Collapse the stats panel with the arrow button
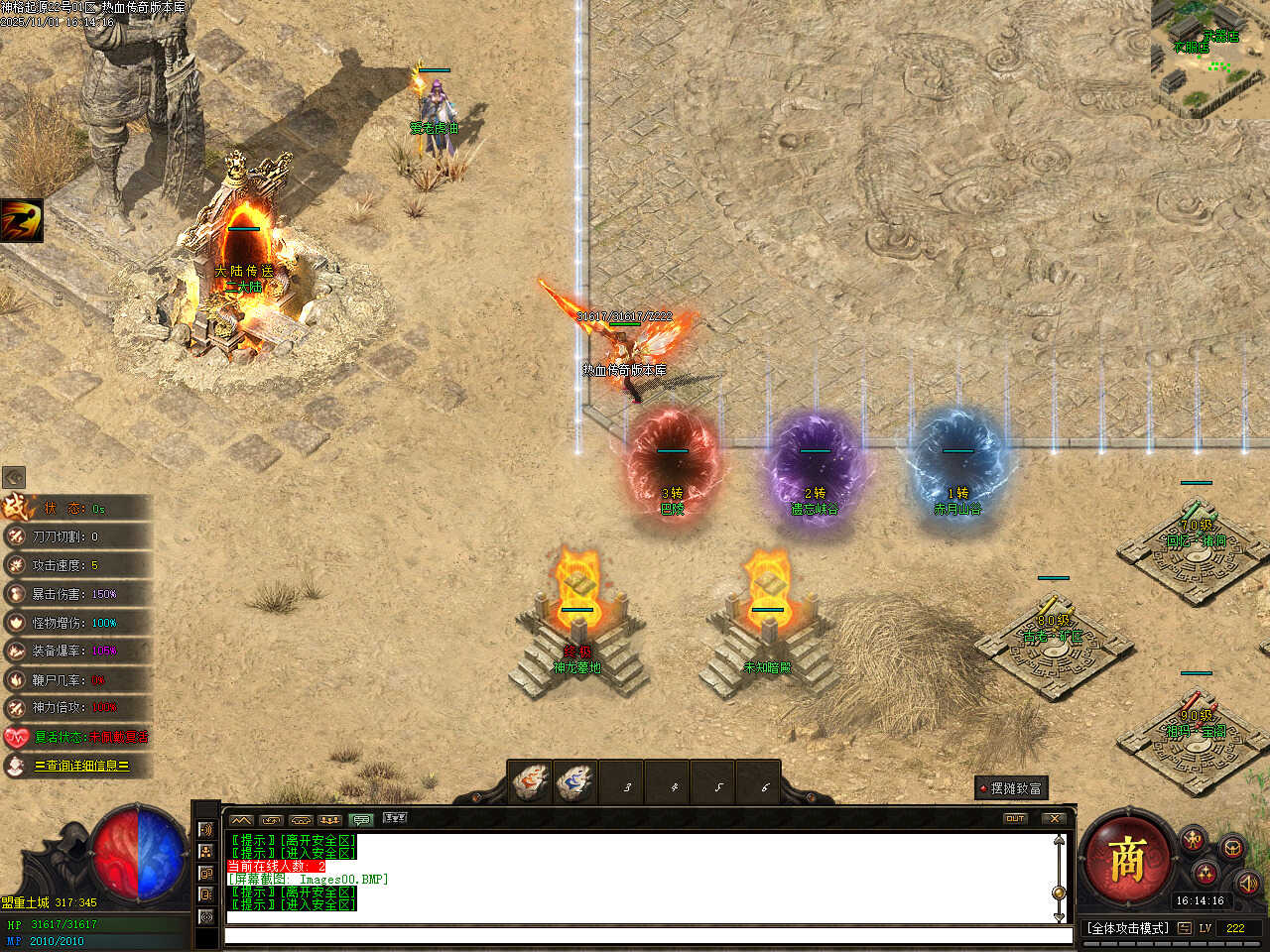Image resolution: width=1270 pixels, height=952 pixels. click(14, 478)
